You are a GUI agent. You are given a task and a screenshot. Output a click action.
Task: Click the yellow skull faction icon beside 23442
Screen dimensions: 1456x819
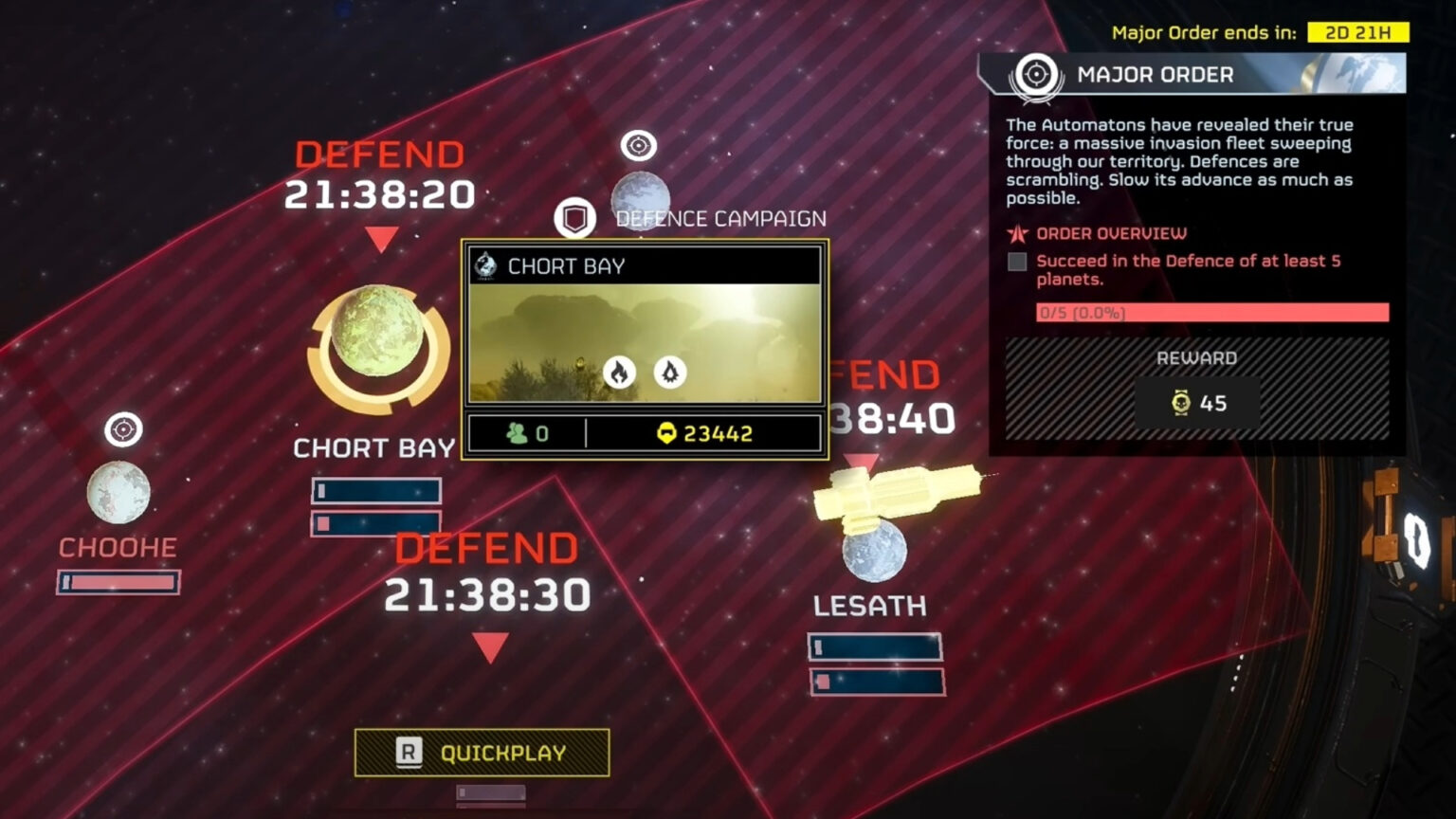[x=670, y=433]
